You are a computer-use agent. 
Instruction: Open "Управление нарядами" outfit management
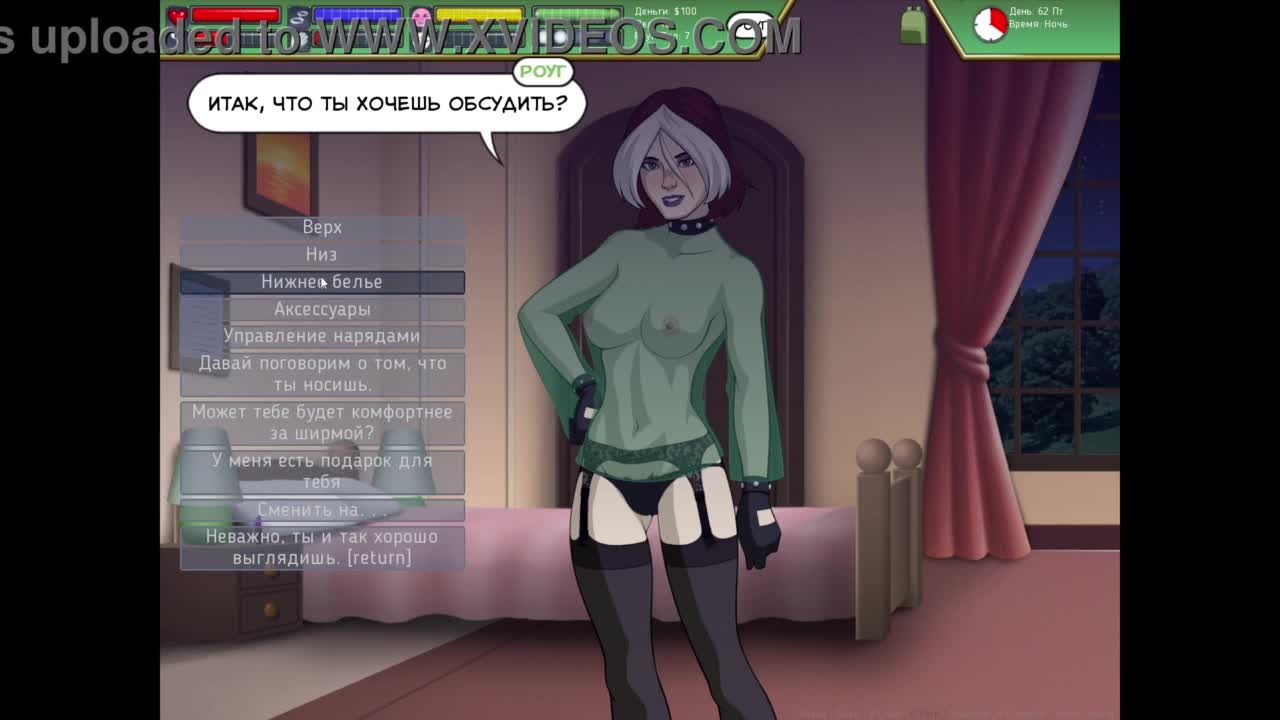[x=322, y=336]
